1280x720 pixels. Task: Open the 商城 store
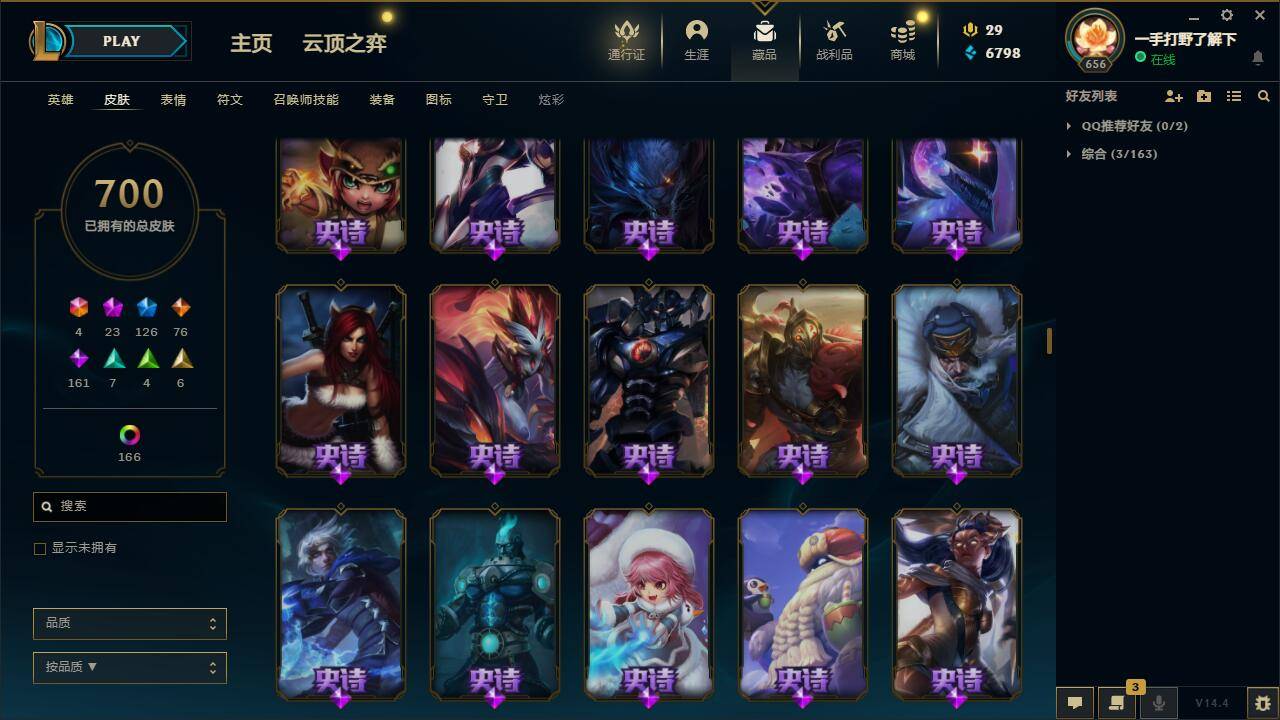click(x=901, y=40)
